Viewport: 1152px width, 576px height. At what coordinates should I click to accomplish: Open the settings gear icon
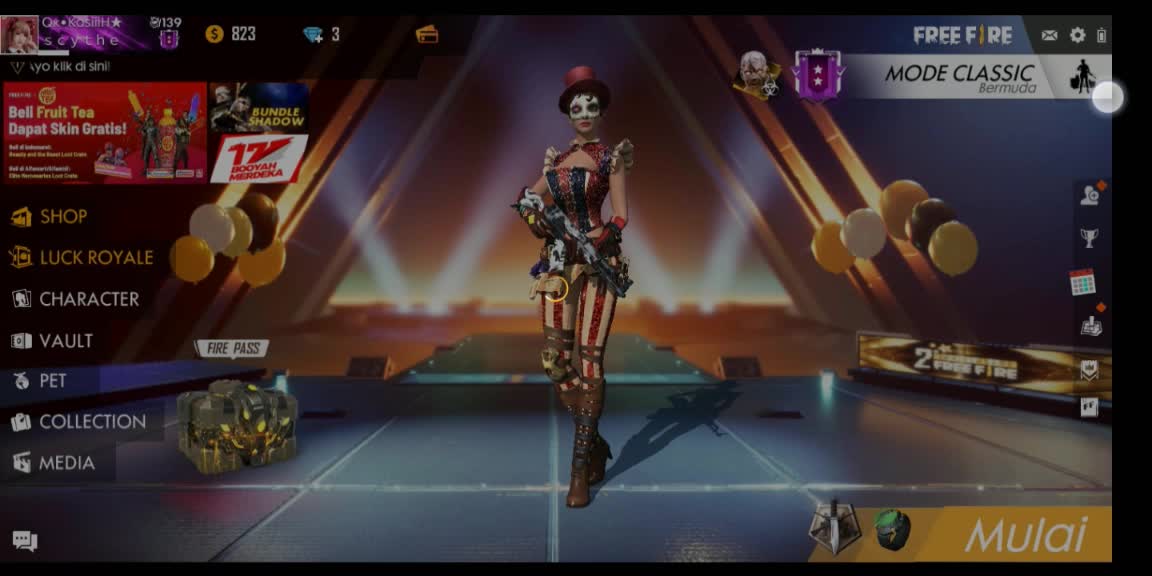1077,35
